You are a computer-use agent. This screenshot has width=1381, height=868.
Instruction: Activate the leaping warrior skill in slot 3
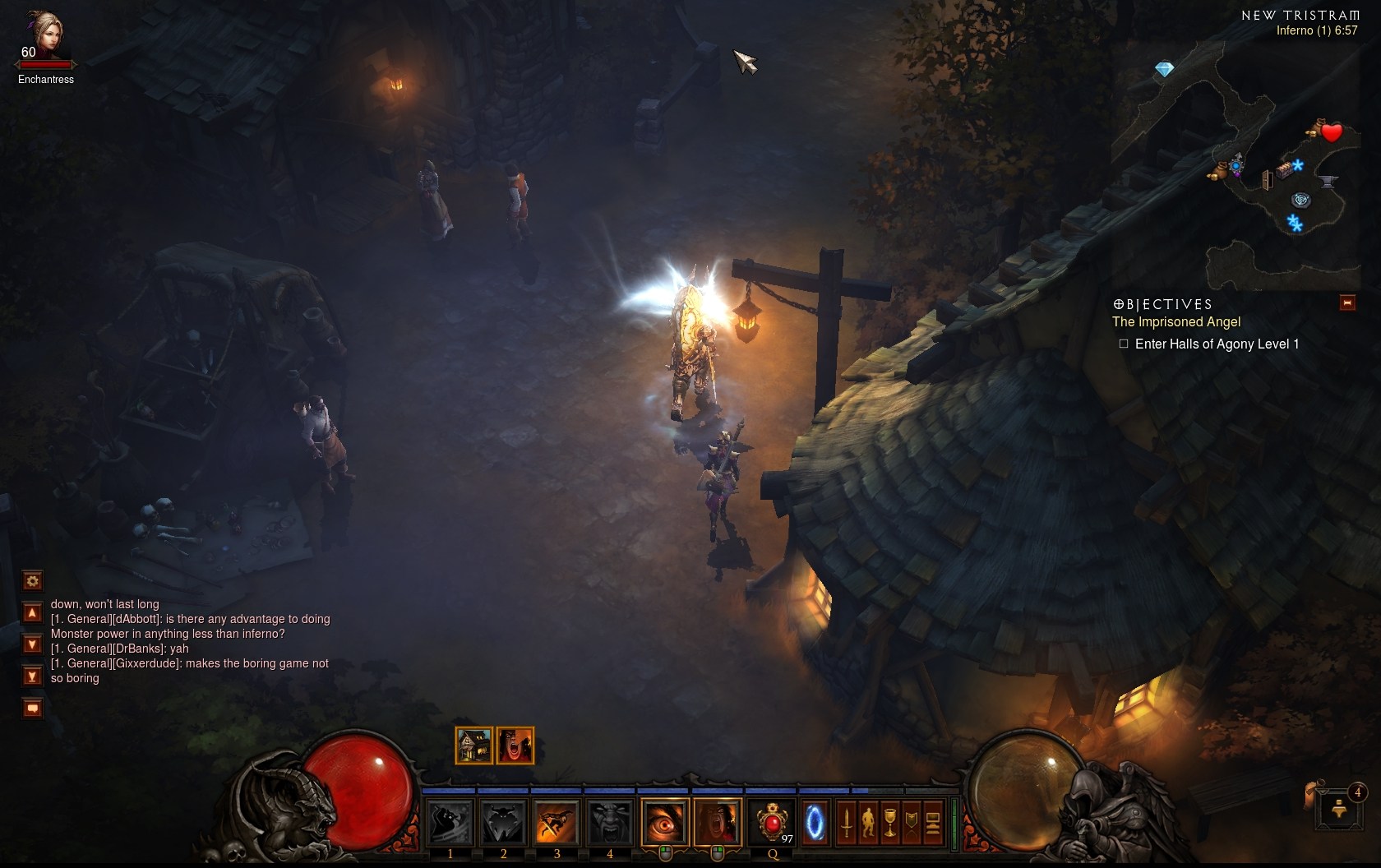coord(557,821)
